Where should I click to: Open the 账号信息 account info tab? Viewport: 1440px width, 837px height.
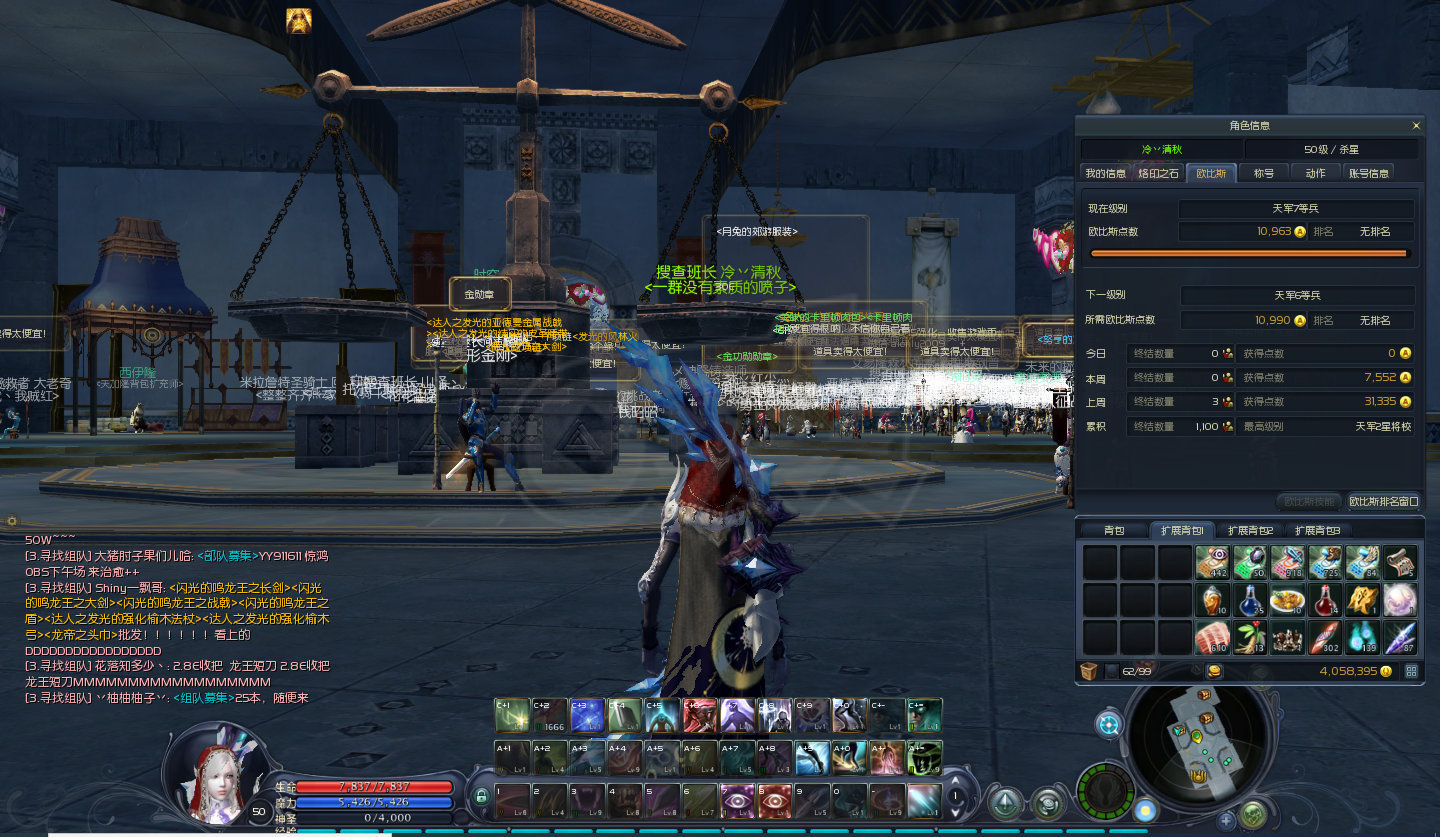tap(1368, 173)
